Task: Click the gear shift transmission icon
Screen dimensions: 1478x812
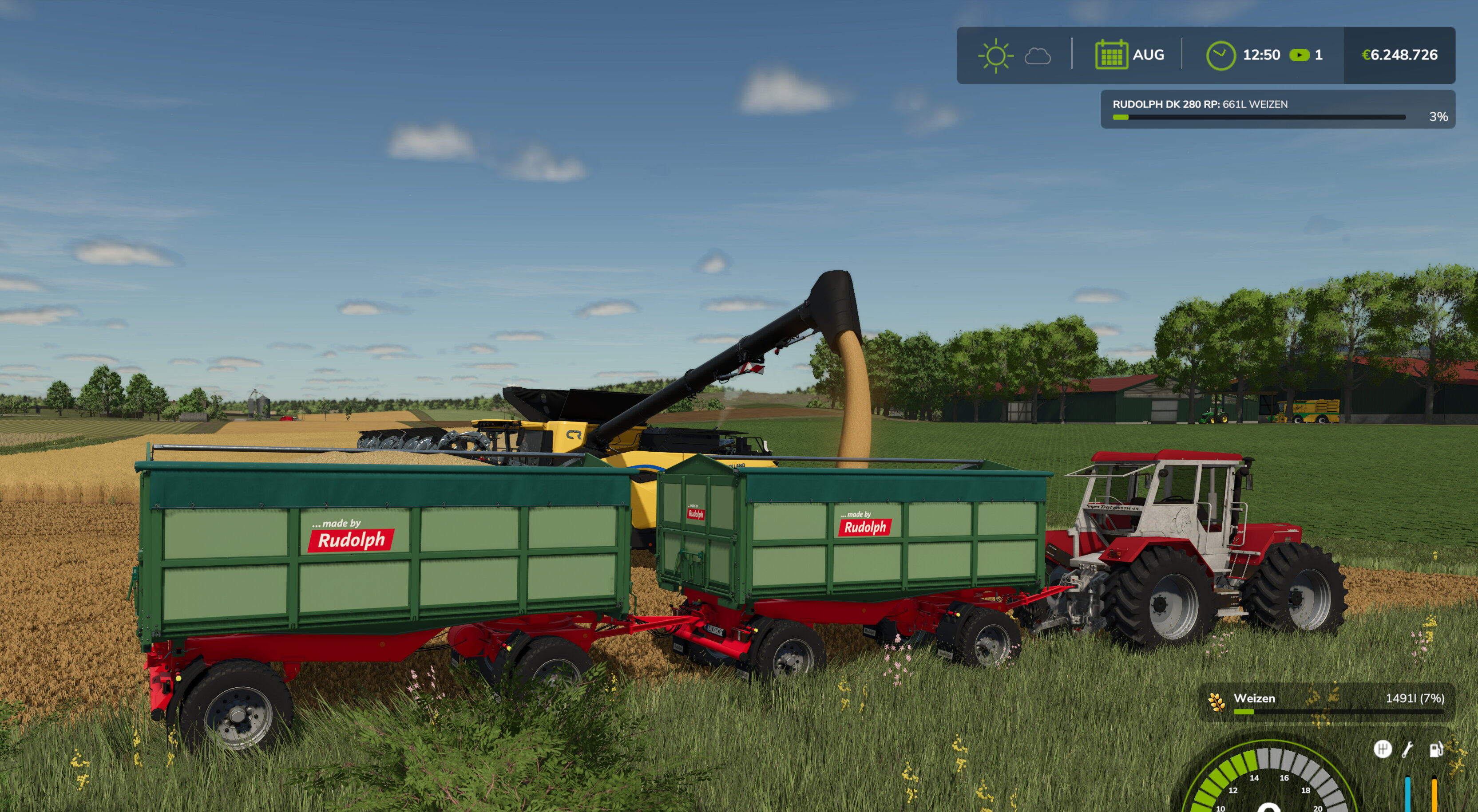Action: click(x=1382, y=749)
